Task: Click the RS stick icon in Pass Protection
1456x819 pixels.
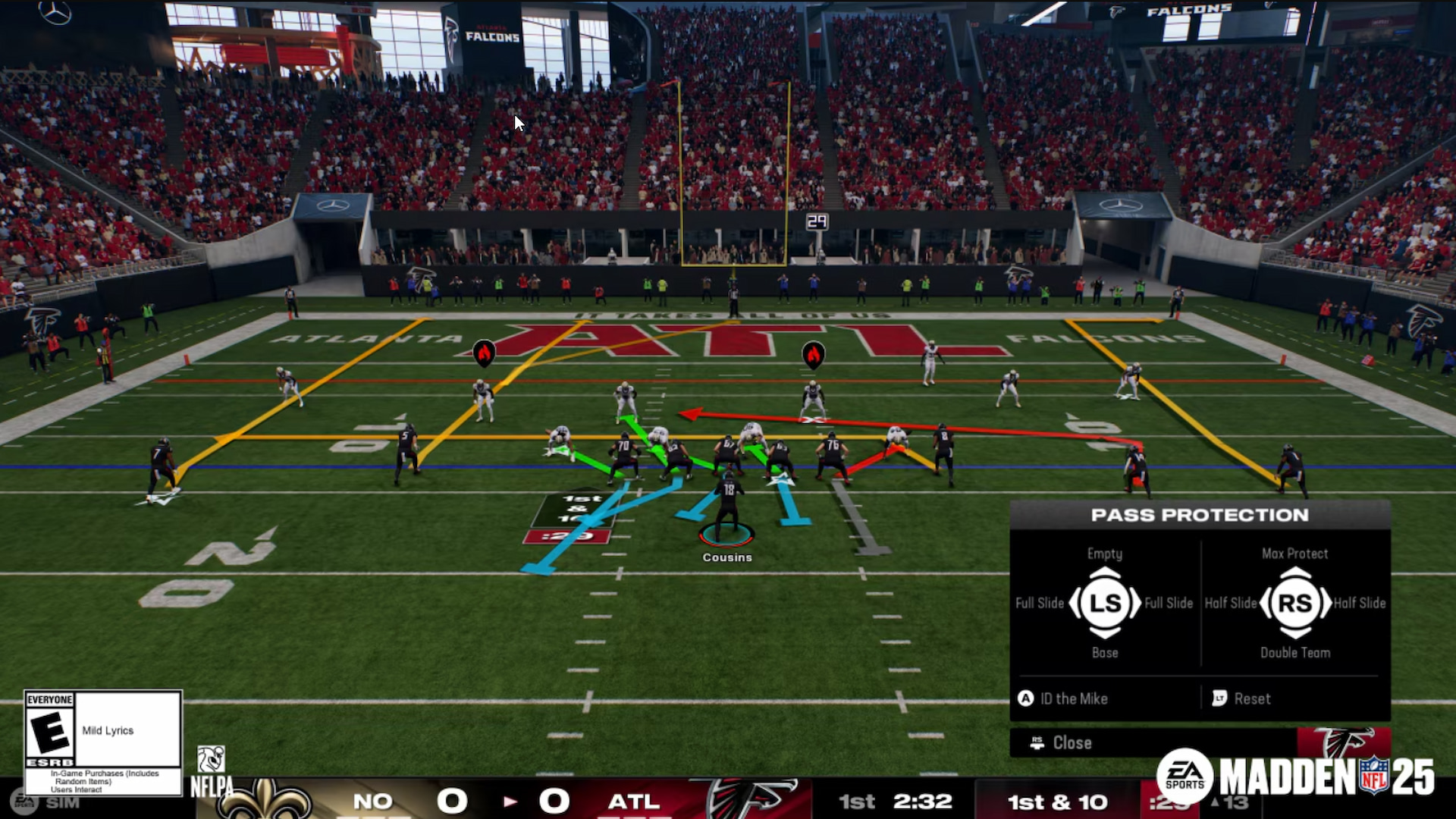Action: click(x=1296, y=604)
